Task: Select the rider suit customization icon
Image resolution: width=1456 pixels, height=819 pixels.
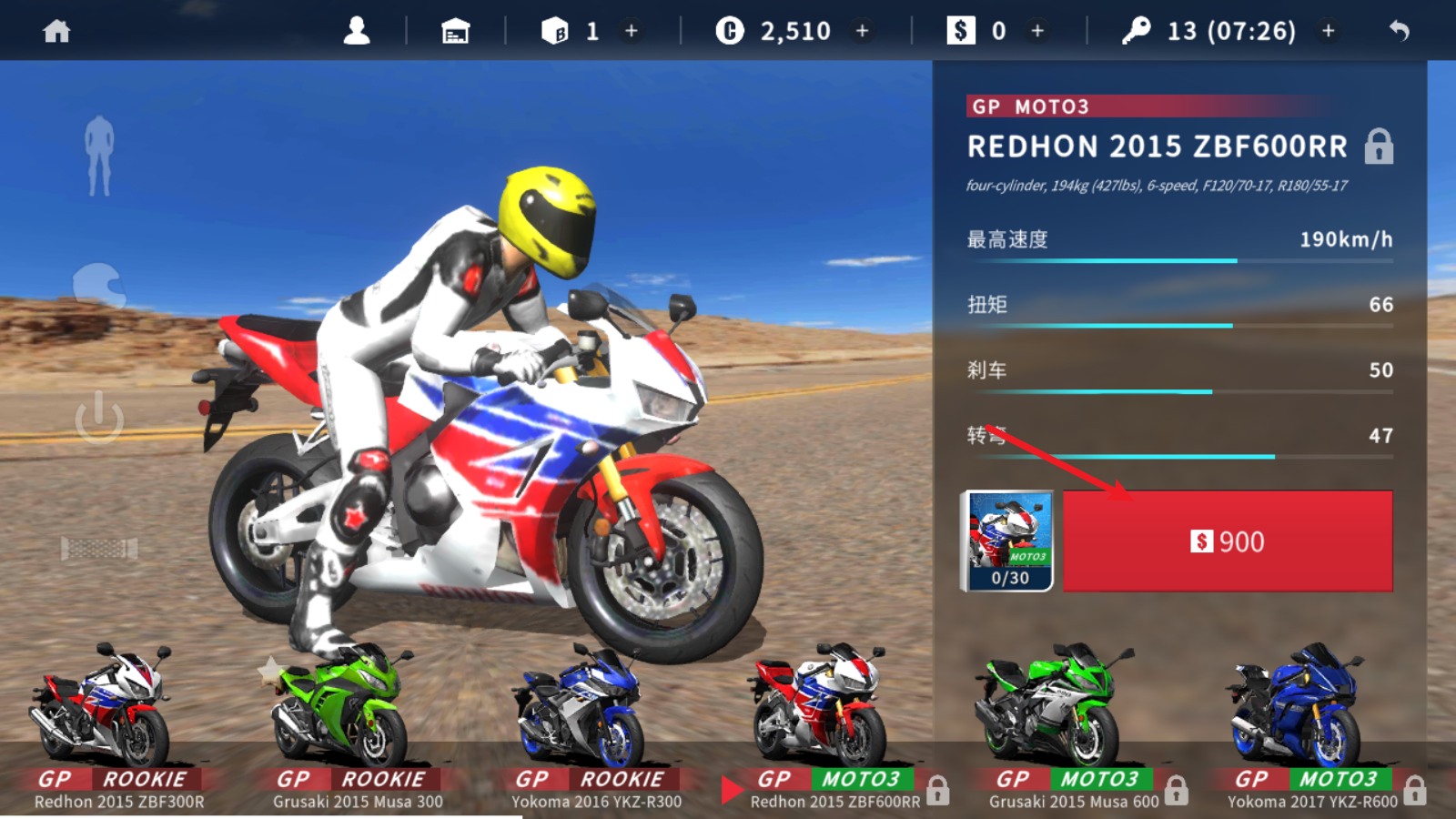Action: (99, 156)
